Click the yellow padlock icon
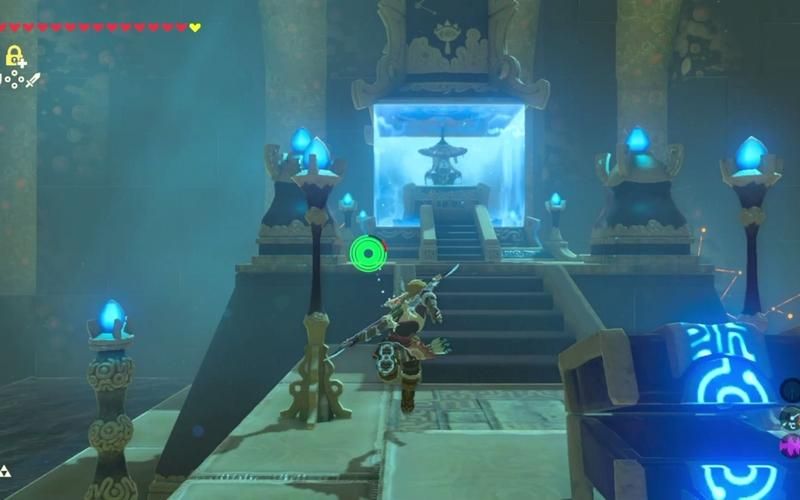Viewport: 800px width, 500px height. 14,56
